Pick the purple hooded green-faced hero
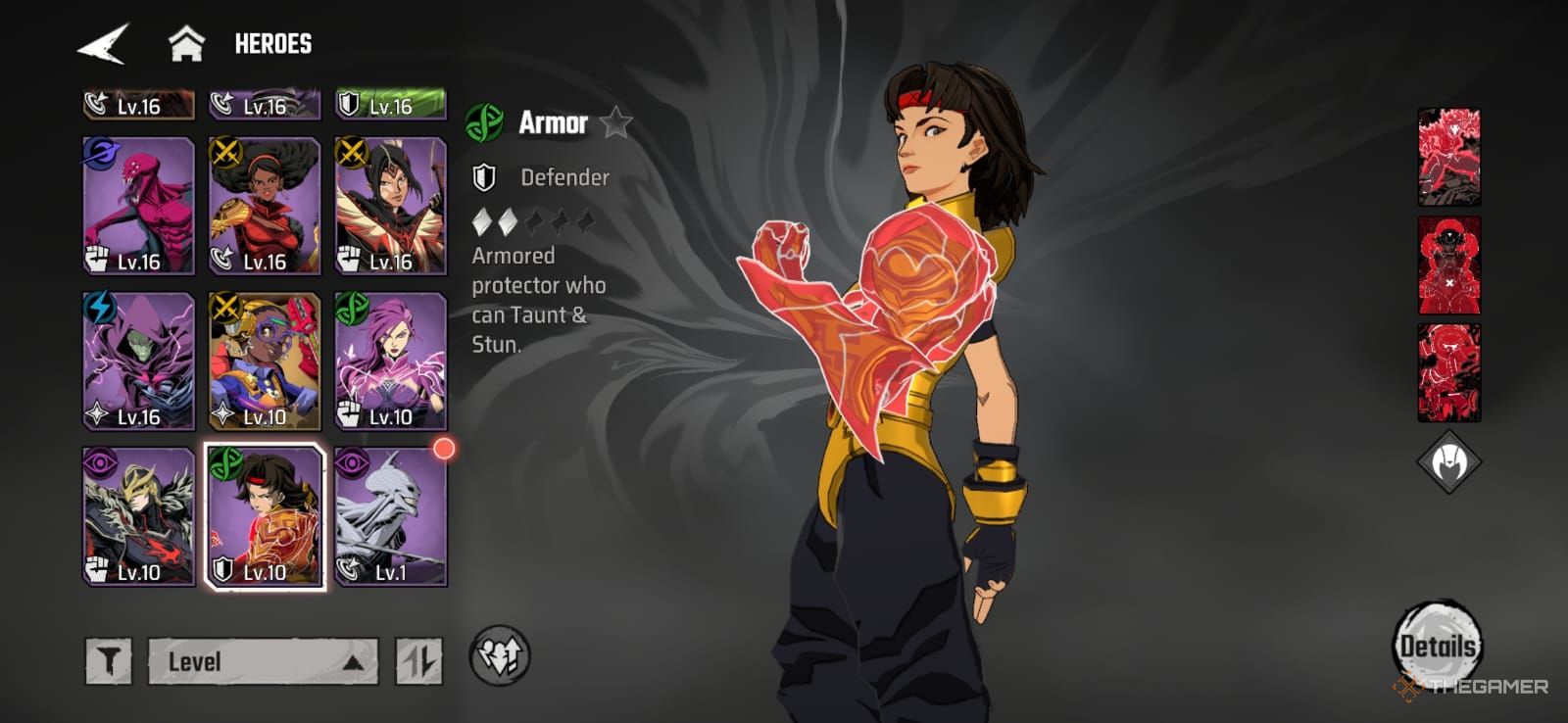The width and height of the screenshot is (1568, 723). (138, 361)
